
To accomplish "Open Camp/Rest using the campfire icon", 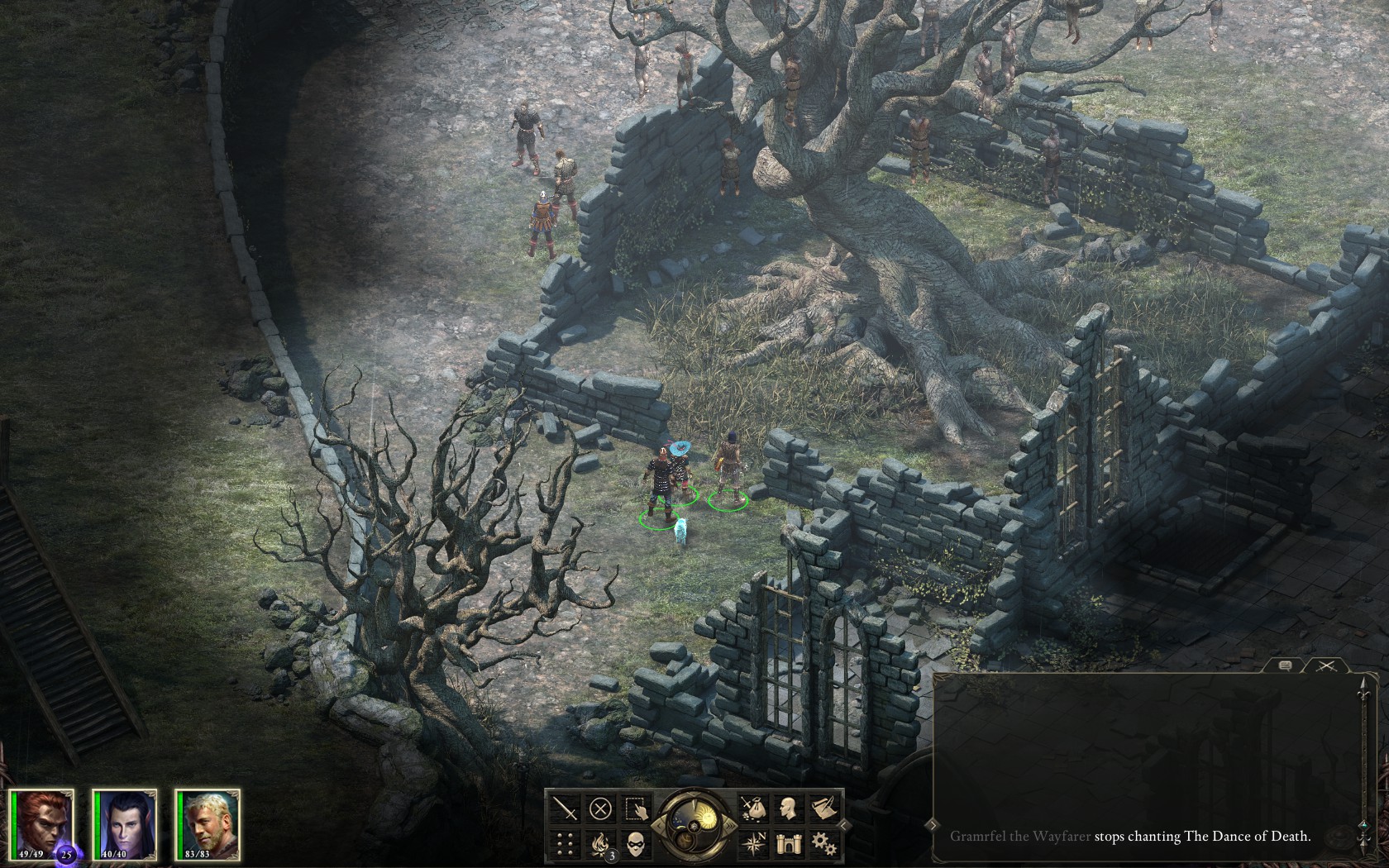I will click(x=601, y=842).
